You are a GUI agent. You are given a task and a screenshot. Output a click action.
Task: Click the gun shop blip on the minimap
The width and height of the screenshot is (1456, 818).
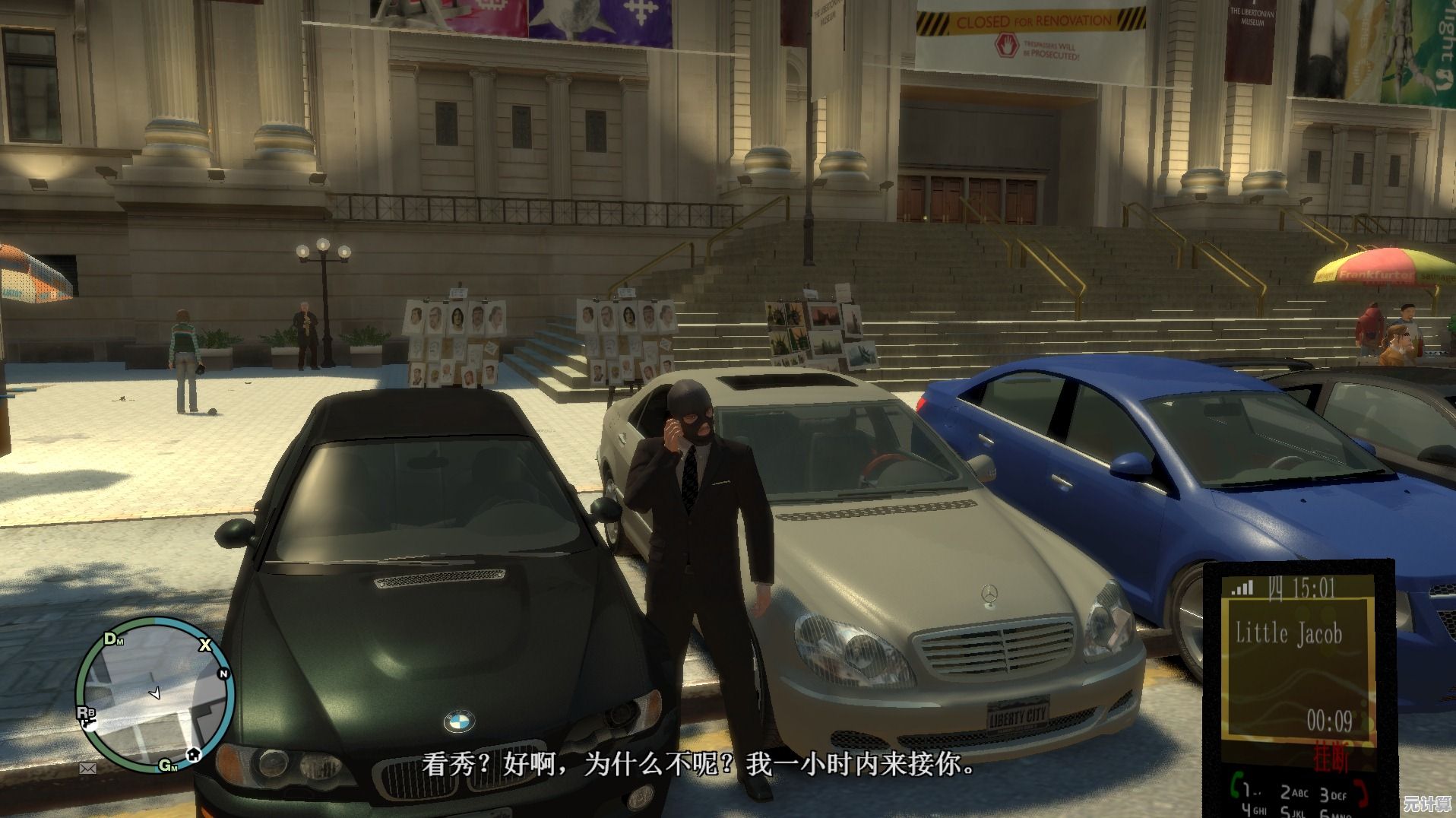pyautogui.click(x=88, y=724)
